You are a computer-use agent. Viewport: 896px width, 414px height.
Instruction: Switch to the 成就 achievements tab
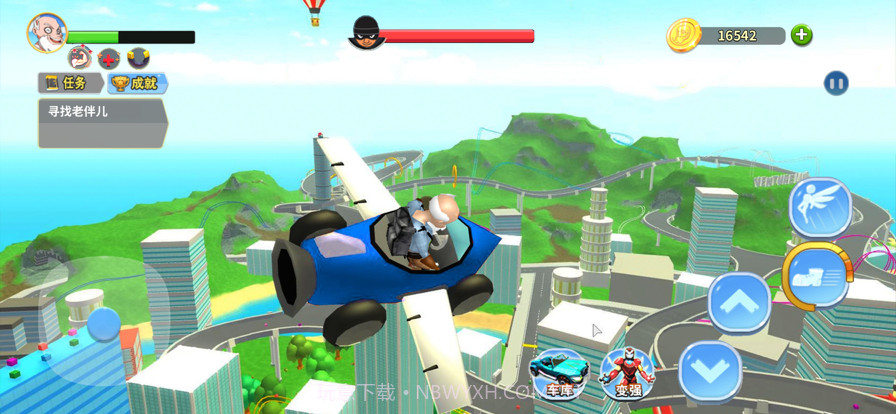(x=136, y=83)
